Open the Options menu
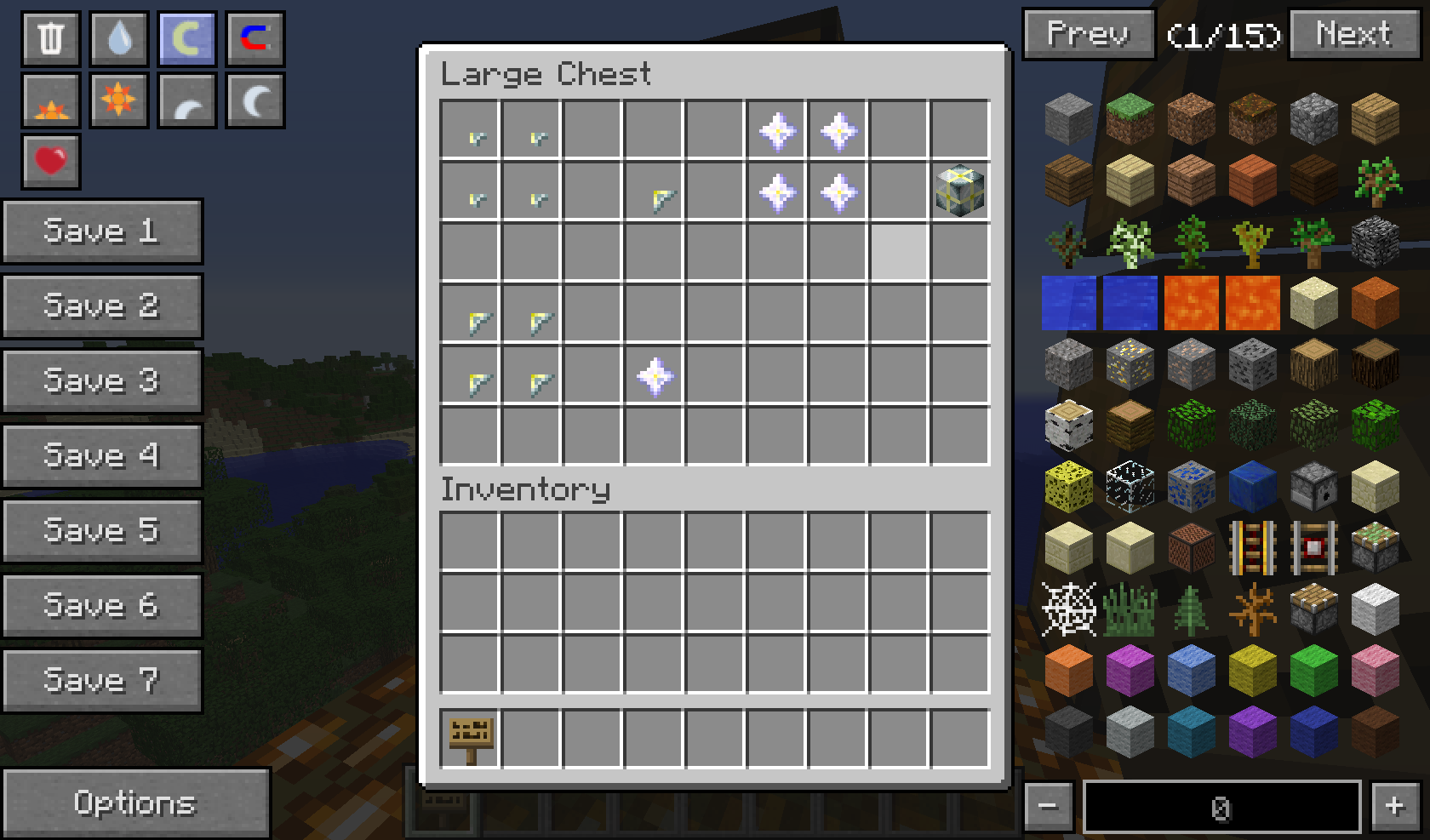 136,803
